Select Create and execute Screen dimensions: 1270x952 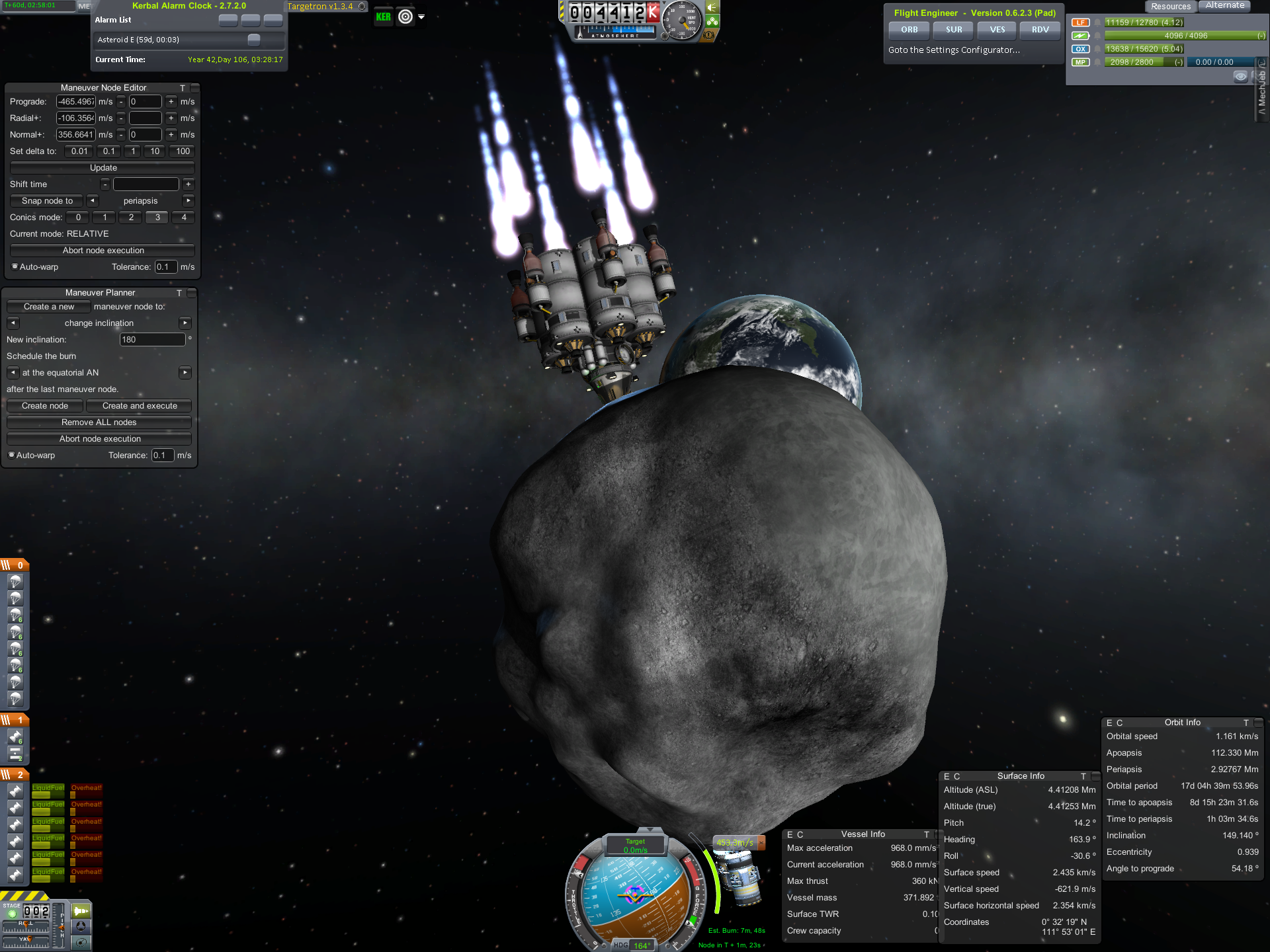[x=139, y=406]
